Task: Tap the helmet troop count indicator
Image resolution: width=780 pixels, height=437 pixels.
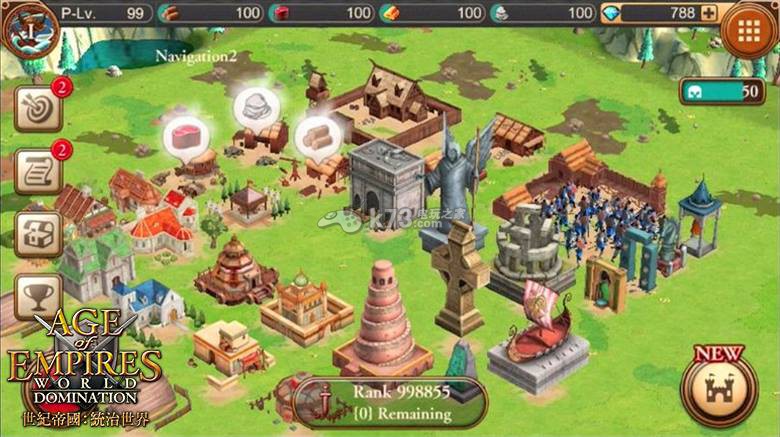Action: [720, 91]
